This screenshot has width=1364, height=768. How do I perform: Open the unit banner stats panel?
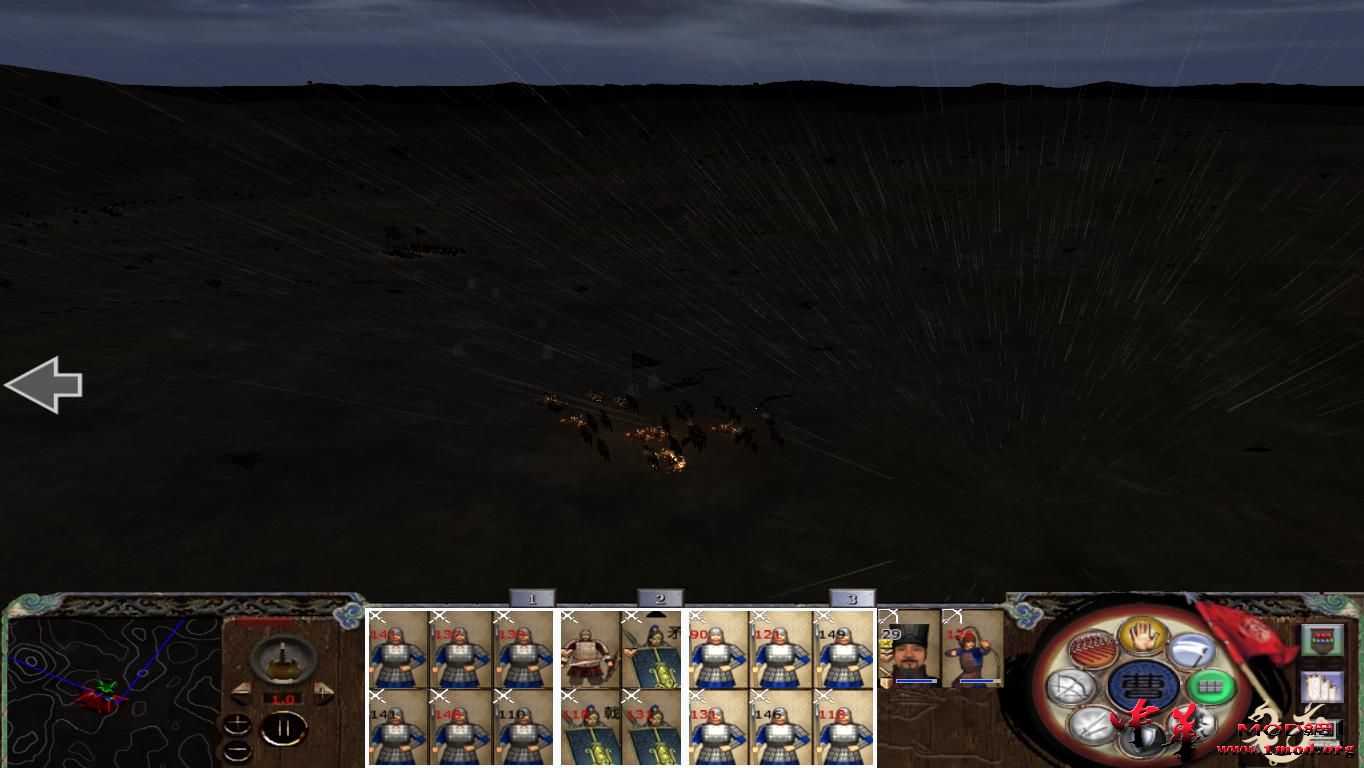click(1323, 639)
